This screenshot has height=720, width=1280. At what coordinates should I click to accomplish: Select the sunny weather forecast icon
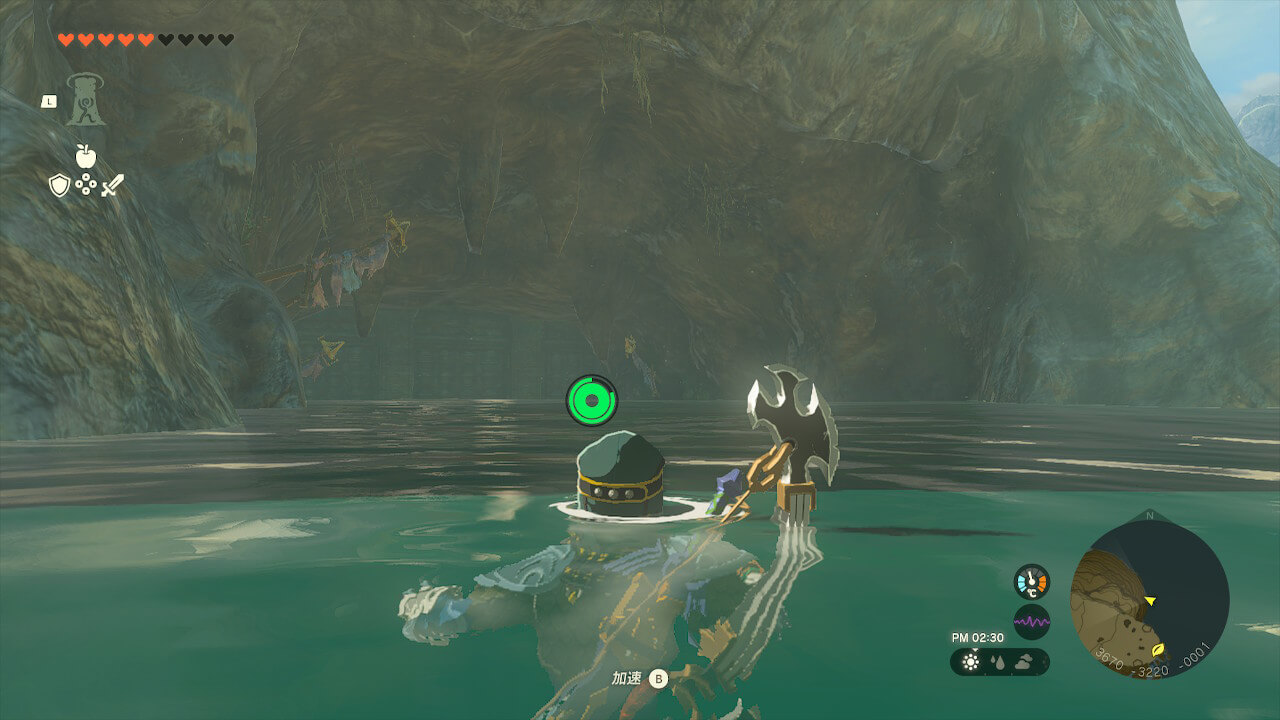(x=970, y=662)
